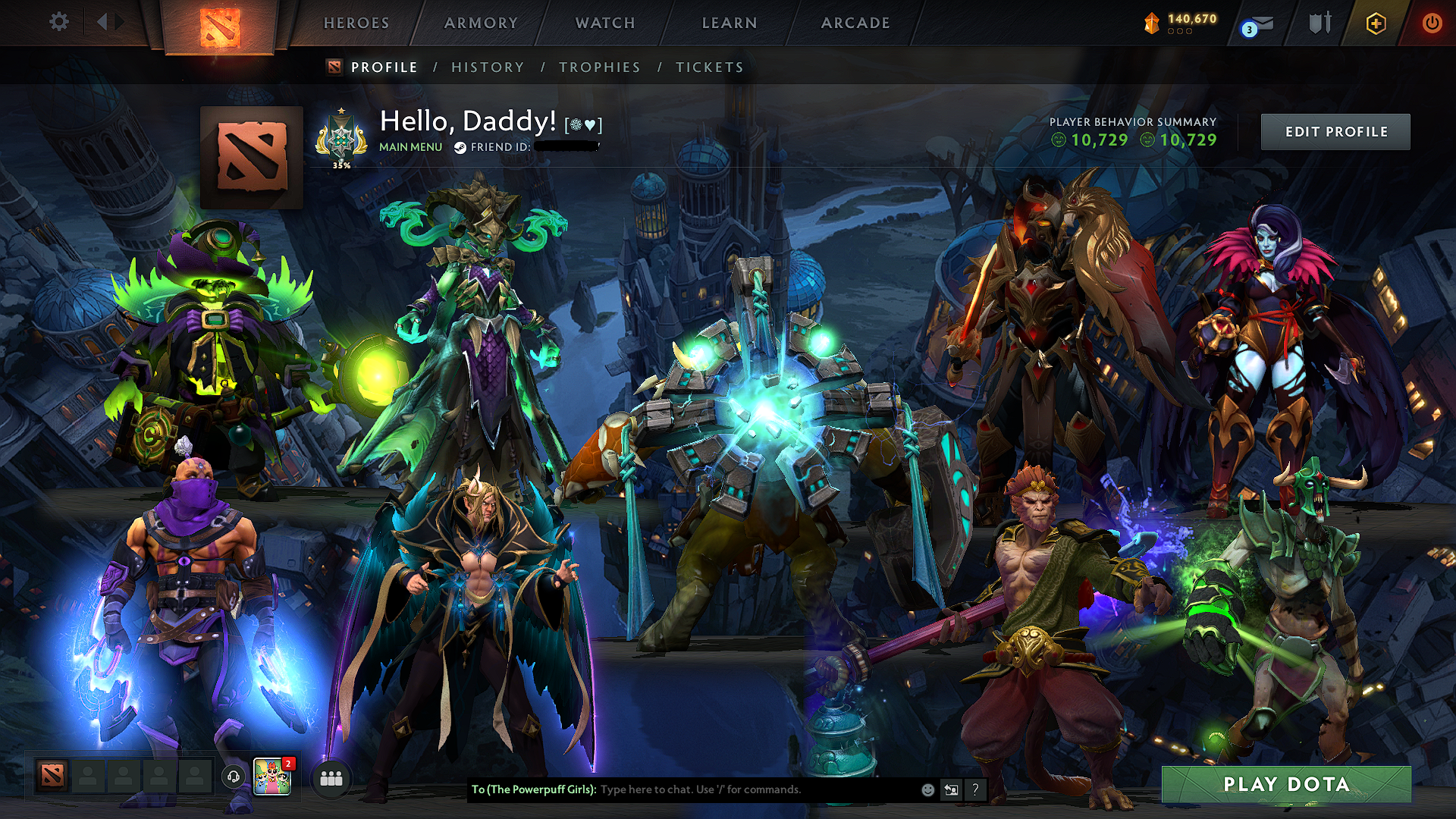Open the TROPHIES tab
The width and height of the screenshot is (1456, 819).
(599, 67)
